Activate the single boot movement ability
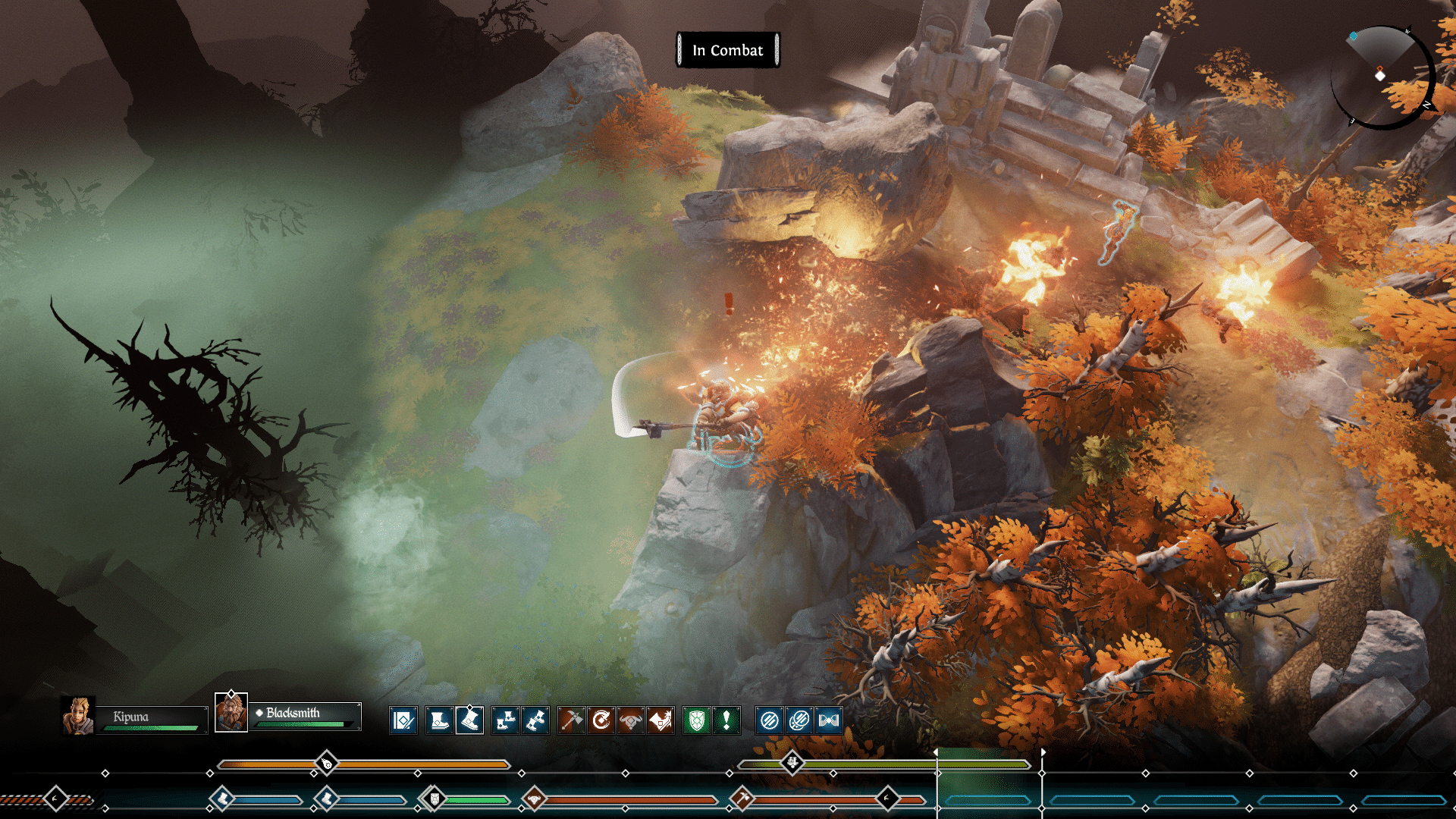 439,720
